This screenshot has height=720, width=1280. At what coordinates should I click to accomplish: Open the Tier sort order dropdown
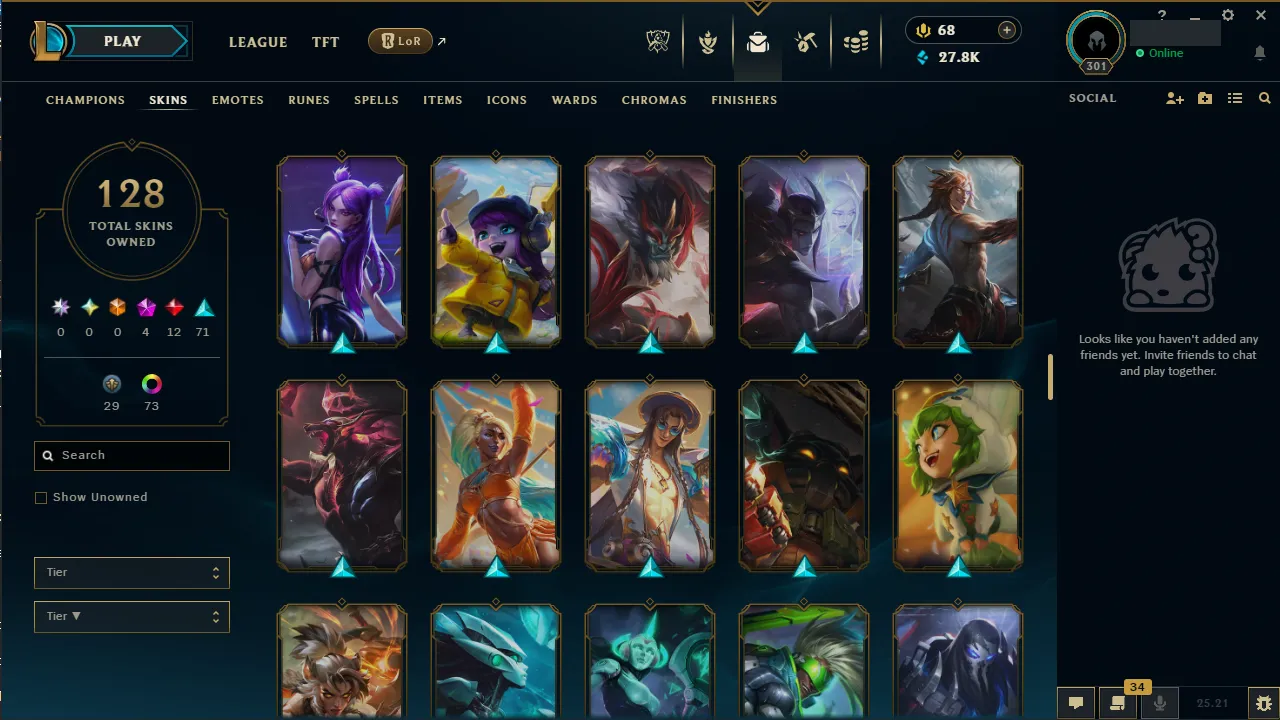click(x=131, y=616)
